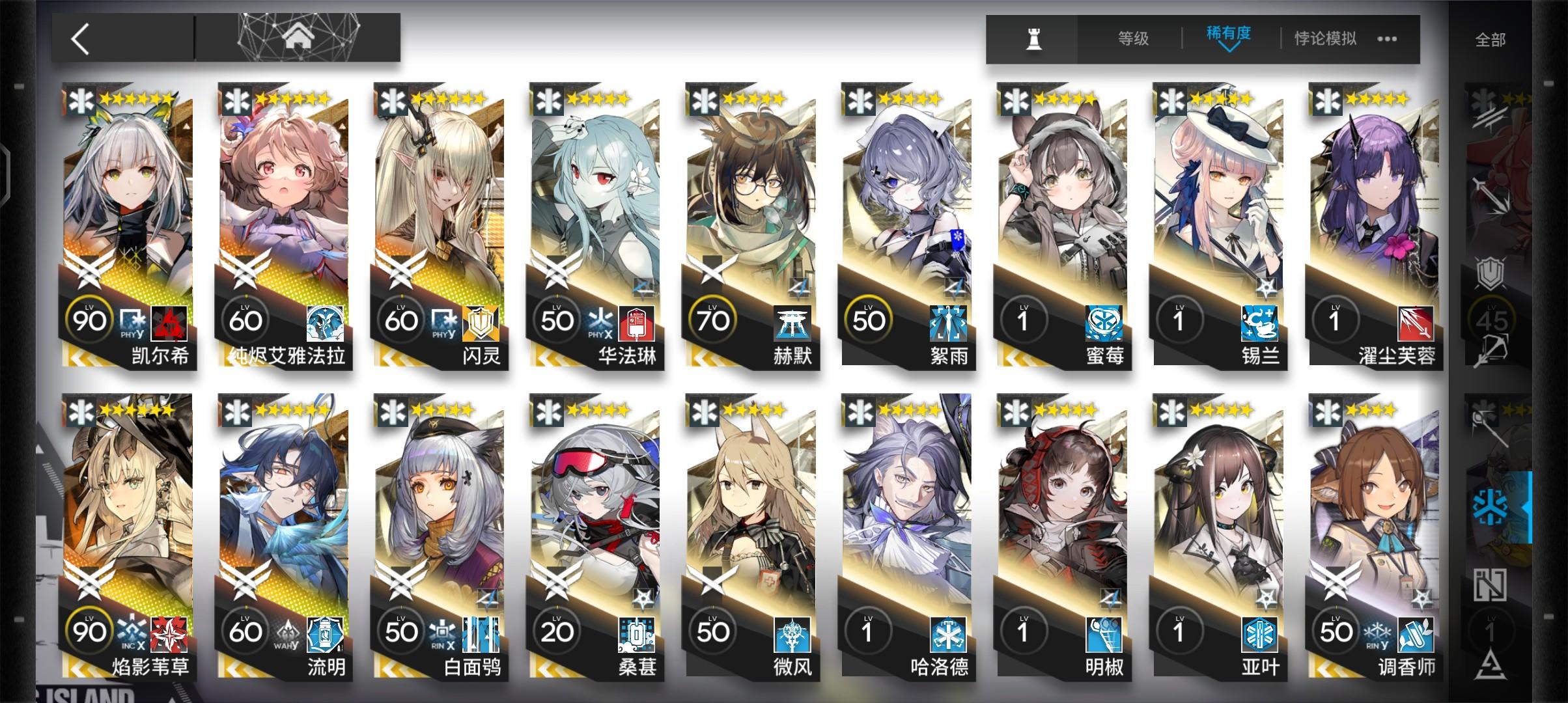Open the ... more sorting options
Viewport: 1568px width, 703px height.
(x=1386, y=38)
